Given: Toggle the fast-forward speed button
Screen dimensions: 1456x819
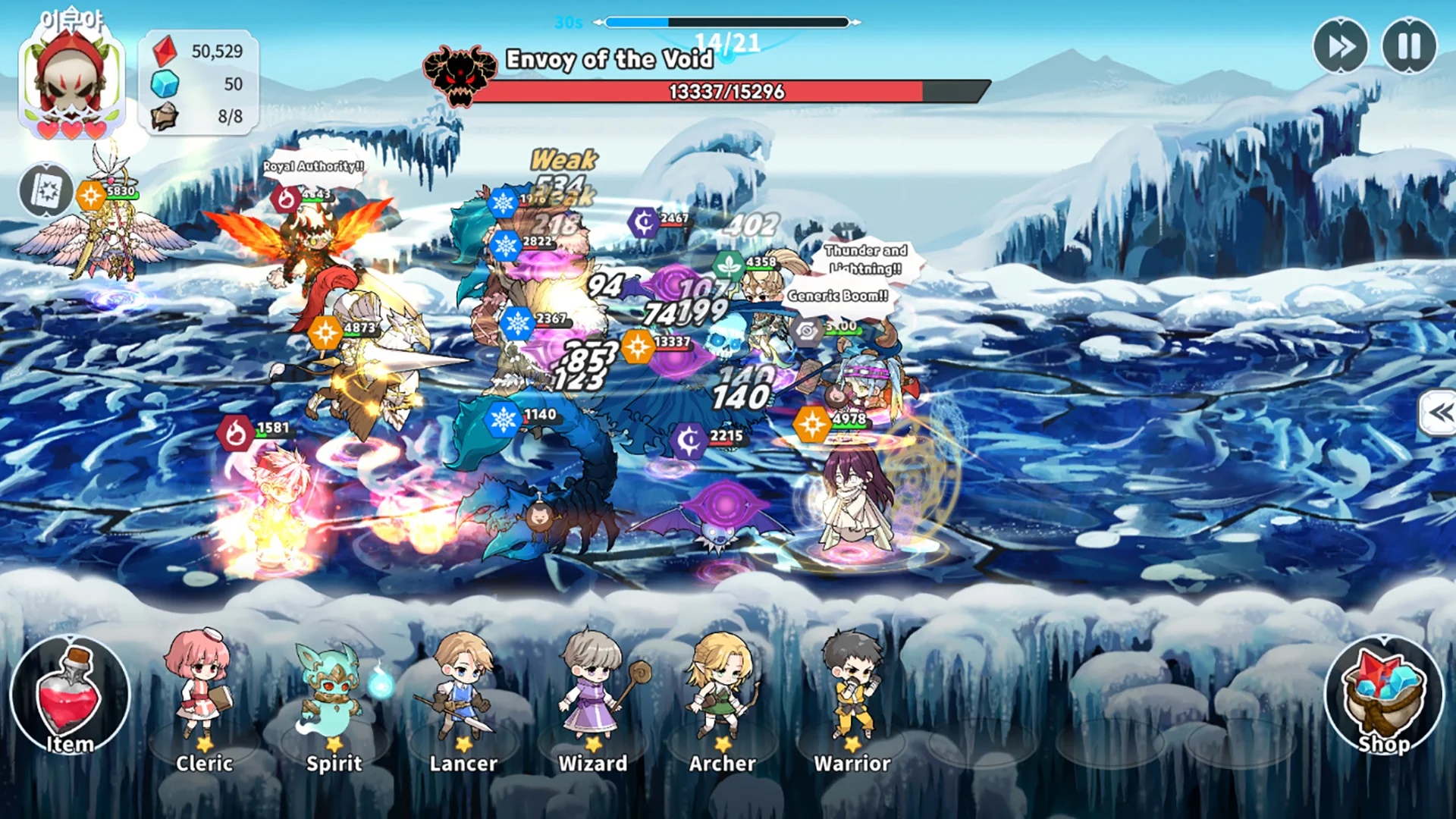Looking at the screenshot, I should [x=1340, y=47].
